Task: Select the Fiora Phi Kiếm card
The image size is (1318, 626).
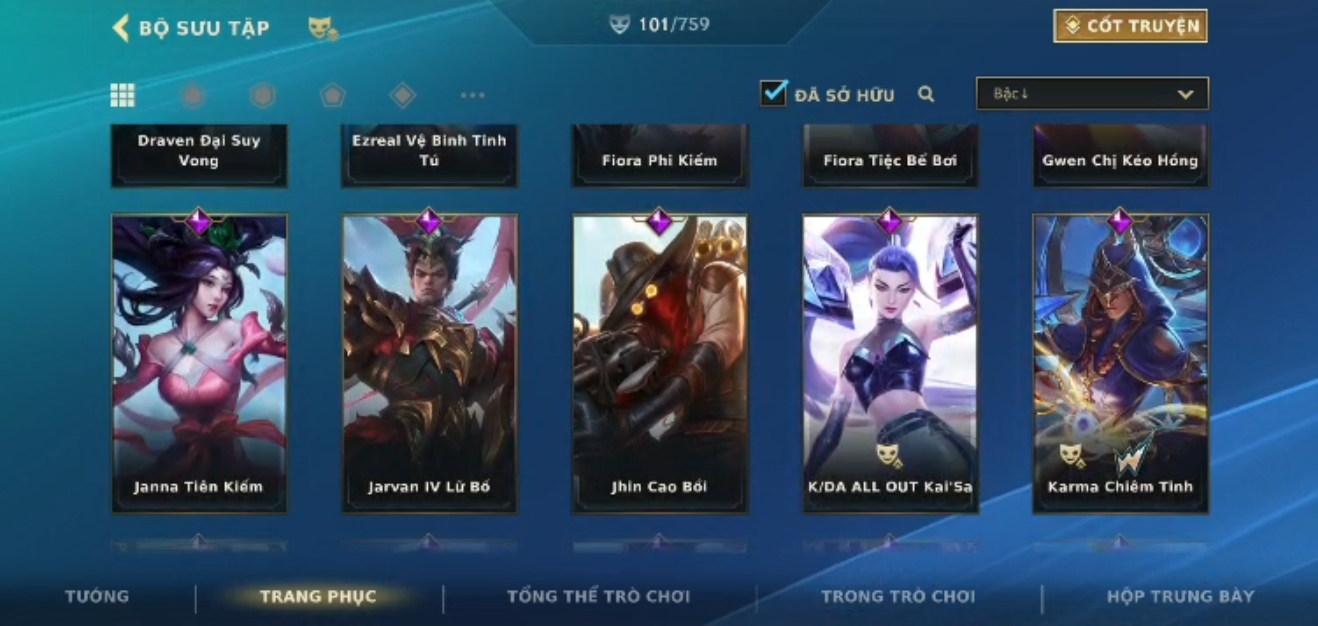Action: 659,156
